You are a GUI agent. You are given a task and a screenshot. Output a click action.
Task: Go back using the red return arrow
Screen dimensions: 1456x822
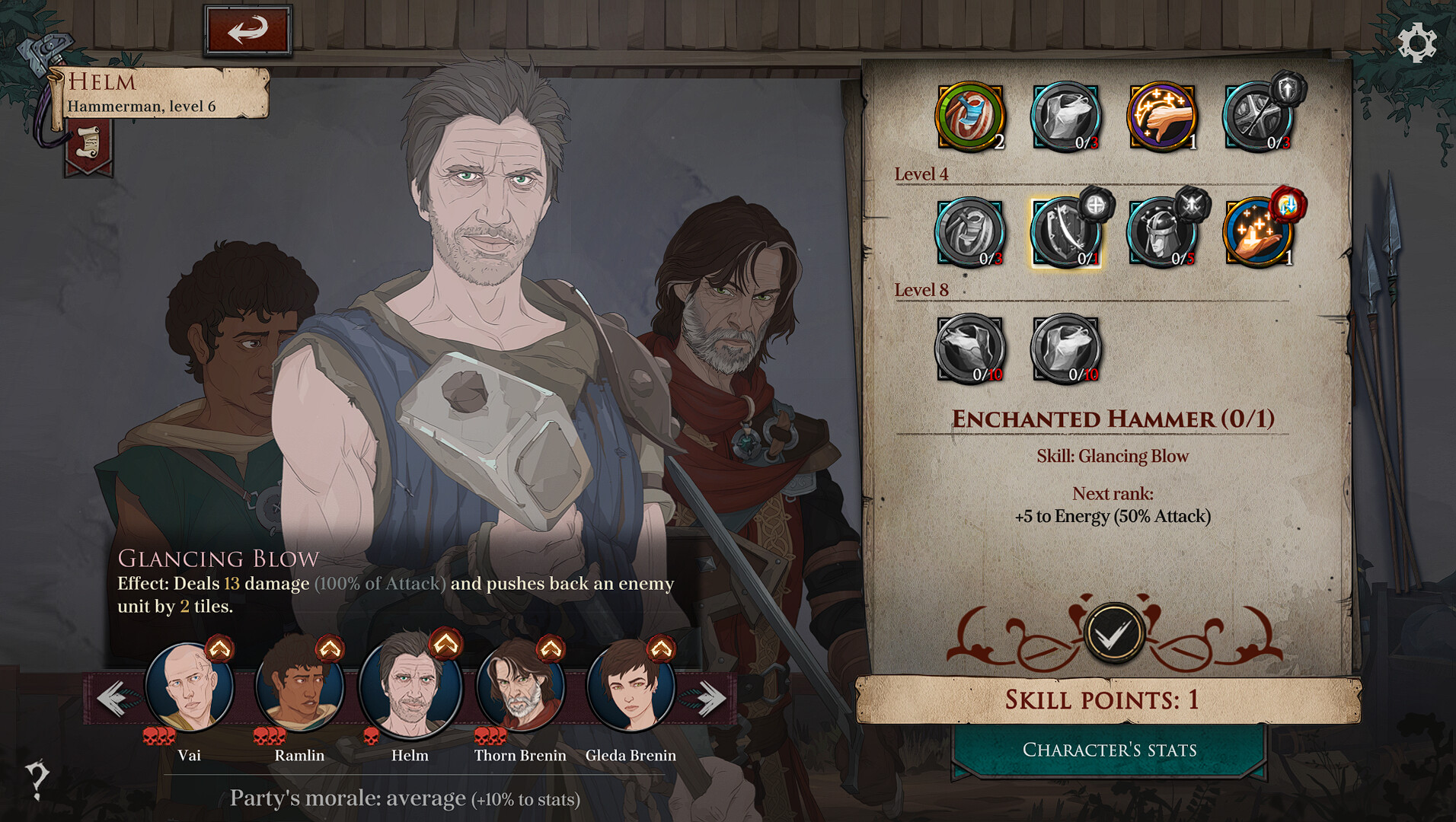[x=249, y=28]
